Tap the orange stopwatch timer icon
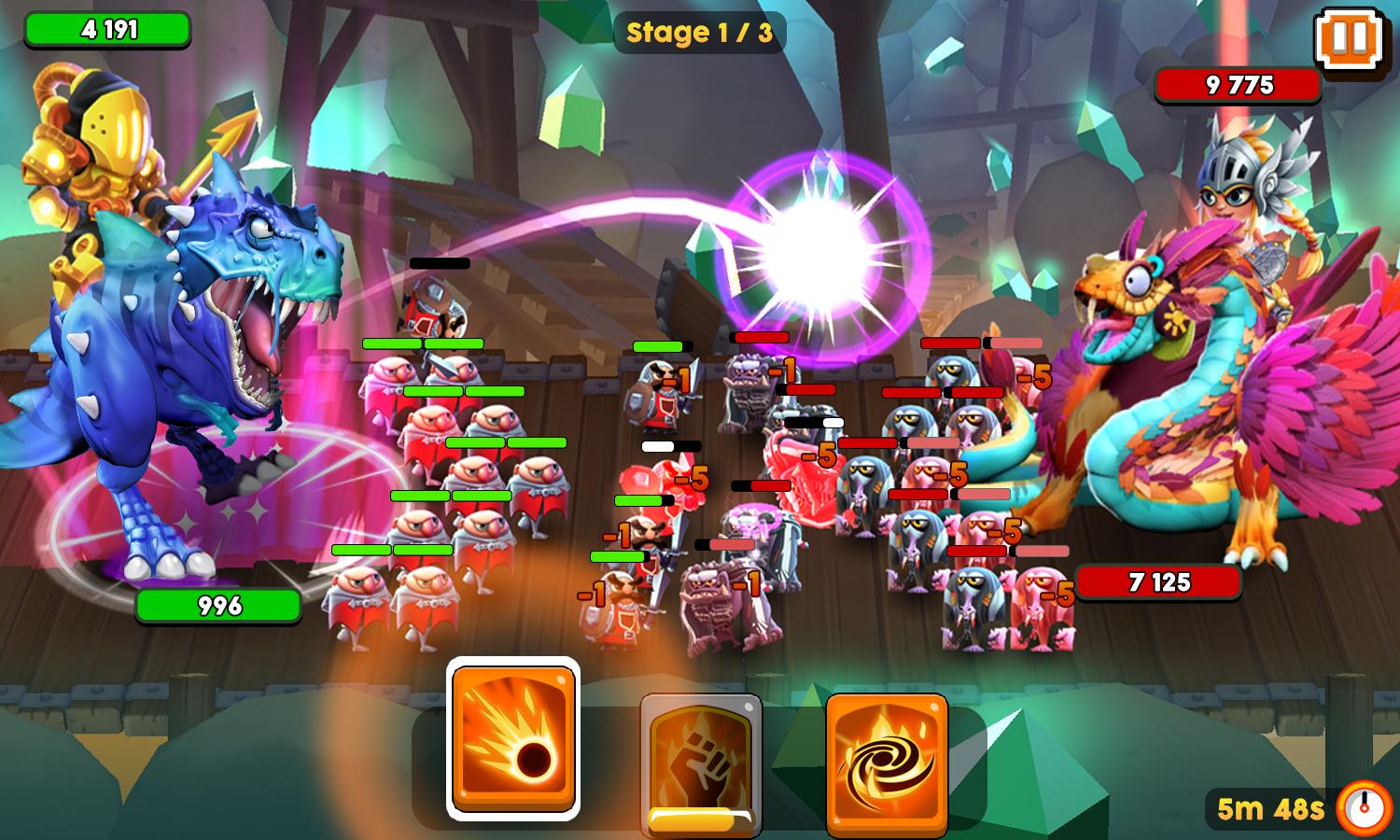 1364,806
